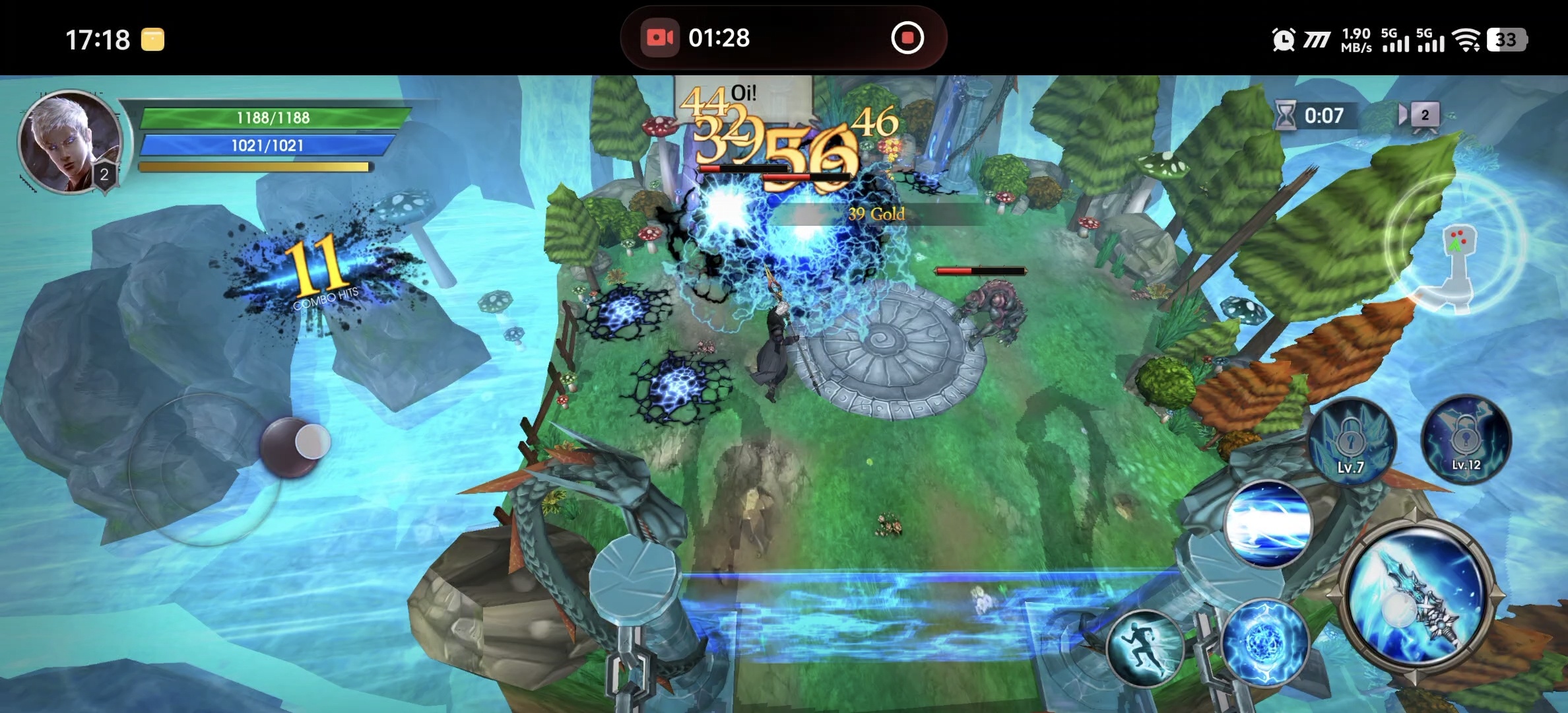1568x713 pixels.
Task: Trigger the energy wave slash skill
Action: point(1268,524)
